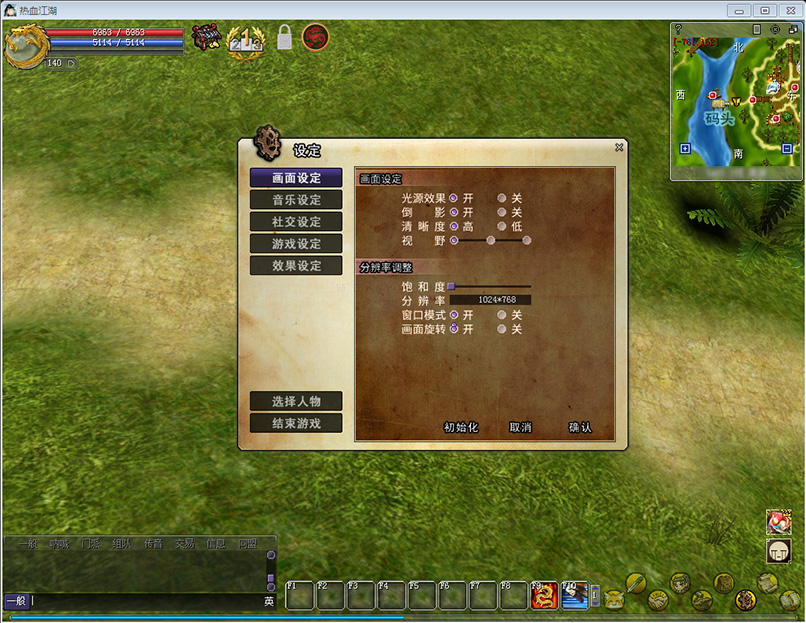Turn 倒影 off by selecting 关
This screenshot has width=806, height=623.
[x=502, y=212]
